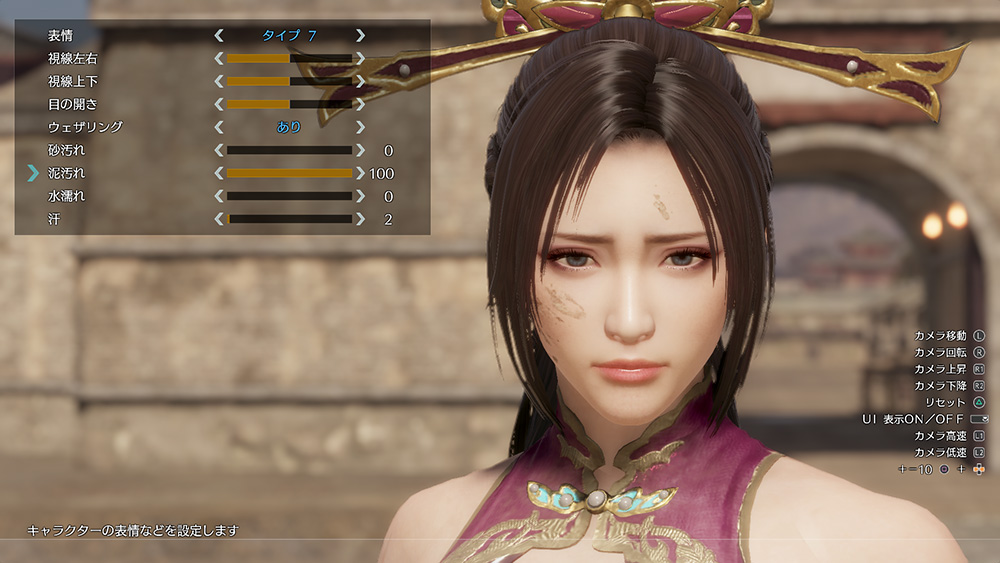This screenshot has height=563, width=1000.
Task: Set the 汗 slider bar
Action: click(289, 219)
